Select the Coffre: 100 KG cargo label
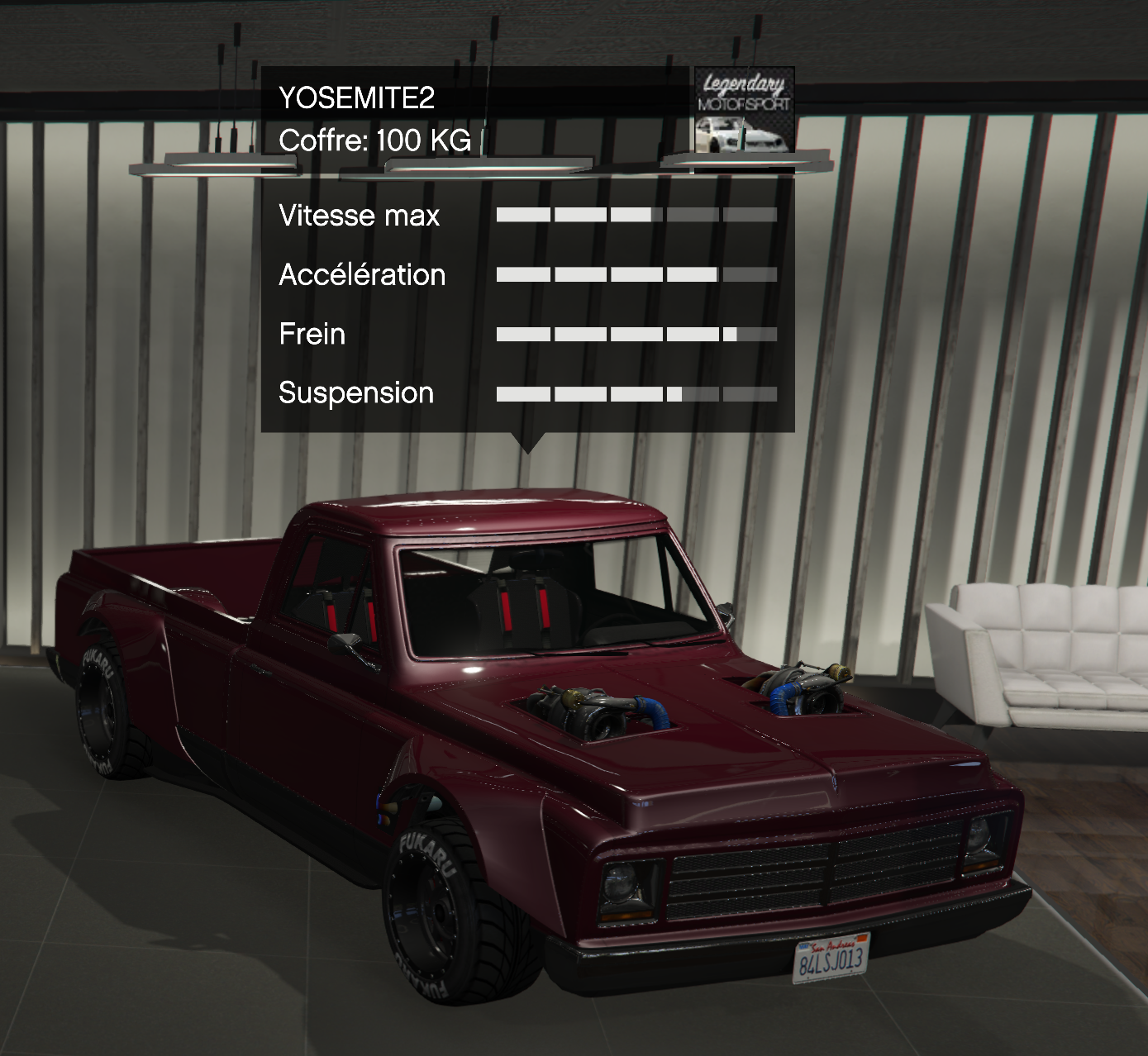Viewport: 1148px width, 1056px height. pyautogui.click(x=374, y=140)
